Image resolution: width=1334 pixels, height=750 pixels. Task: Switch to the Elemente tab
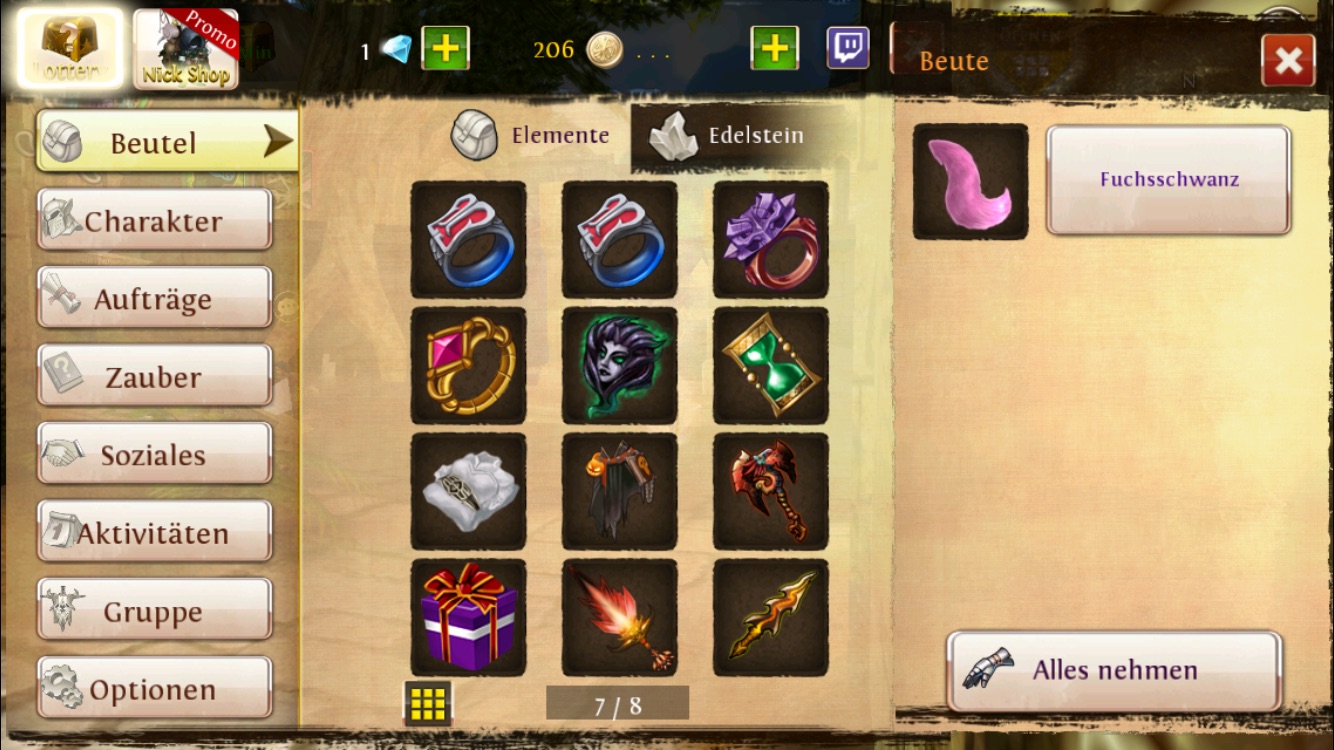[531, 136]
